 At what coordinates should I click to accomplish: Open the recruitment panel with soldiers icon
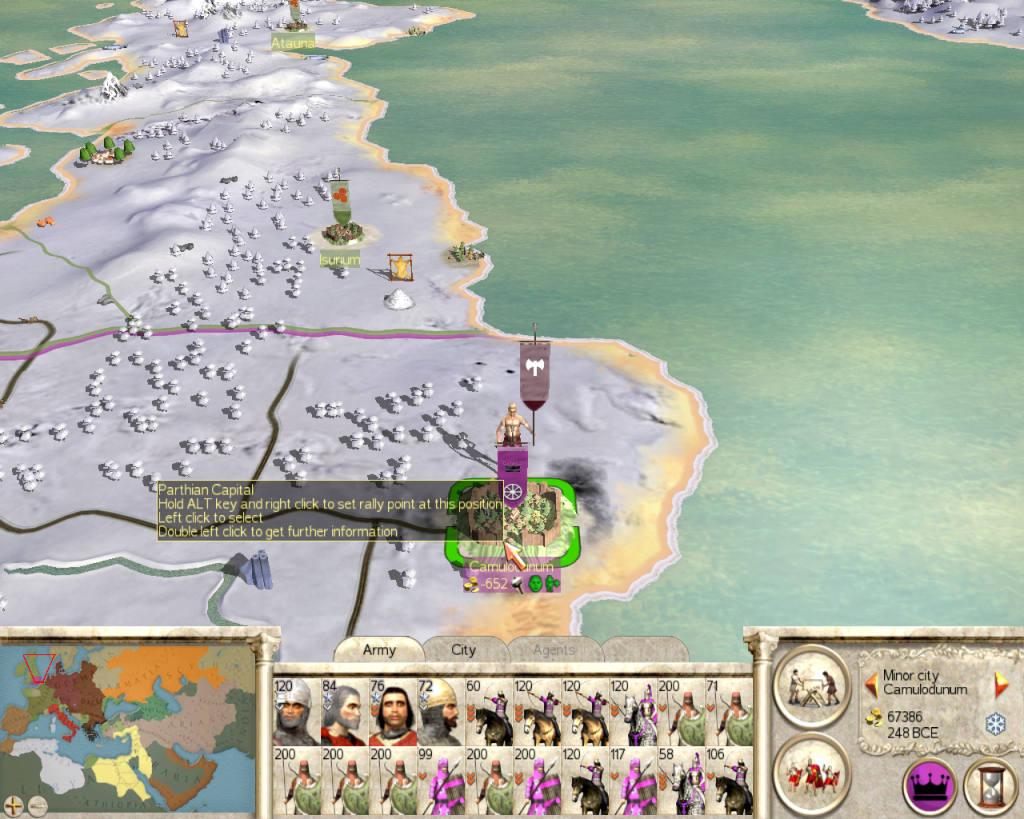point(812,773)
